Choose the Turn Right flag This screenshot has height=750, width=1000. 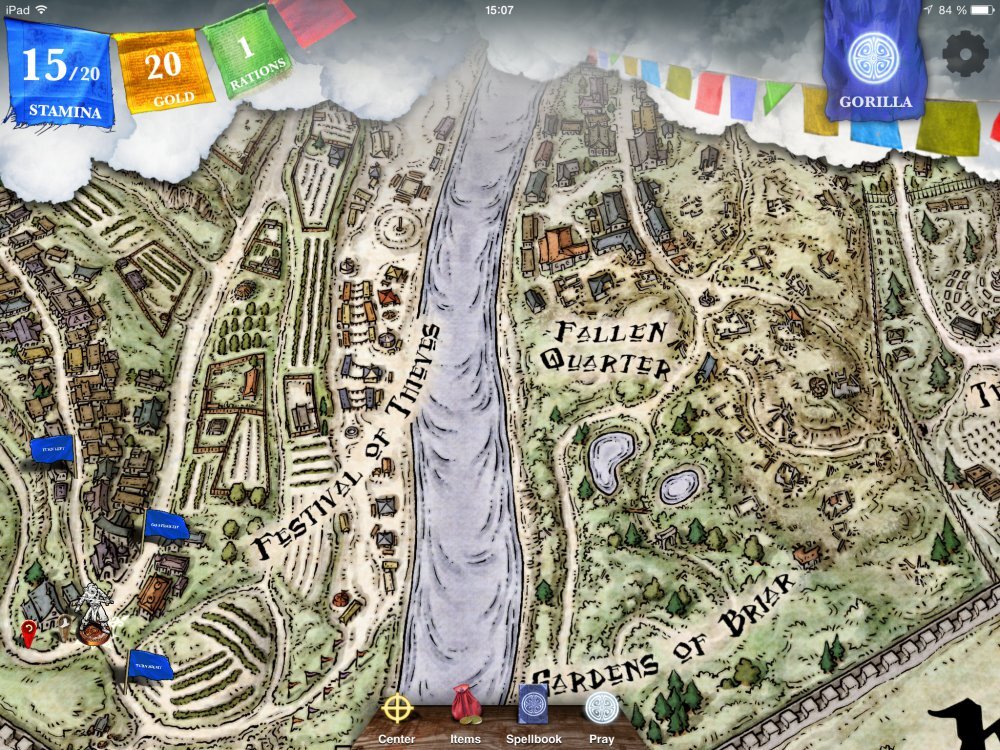[x=150, y=664]
